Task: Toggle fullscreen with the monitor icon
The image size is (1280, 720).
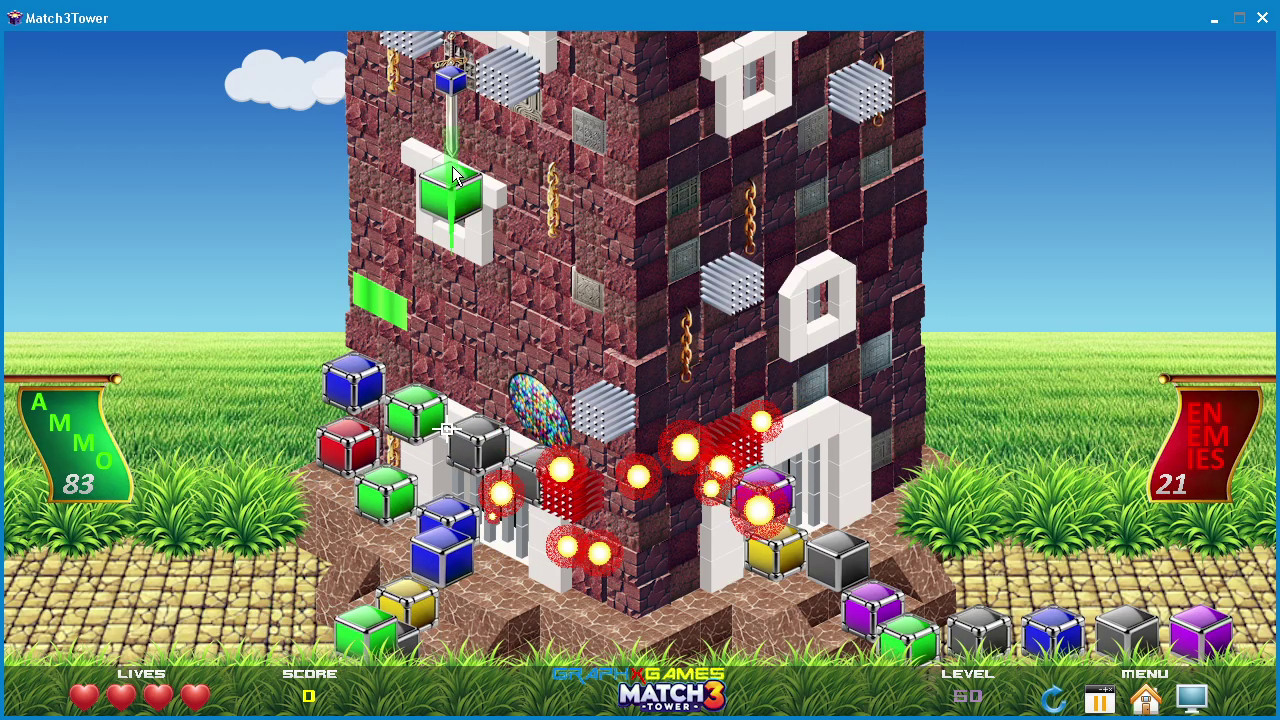Action: pyautogui.click(x=1192, y=698)
